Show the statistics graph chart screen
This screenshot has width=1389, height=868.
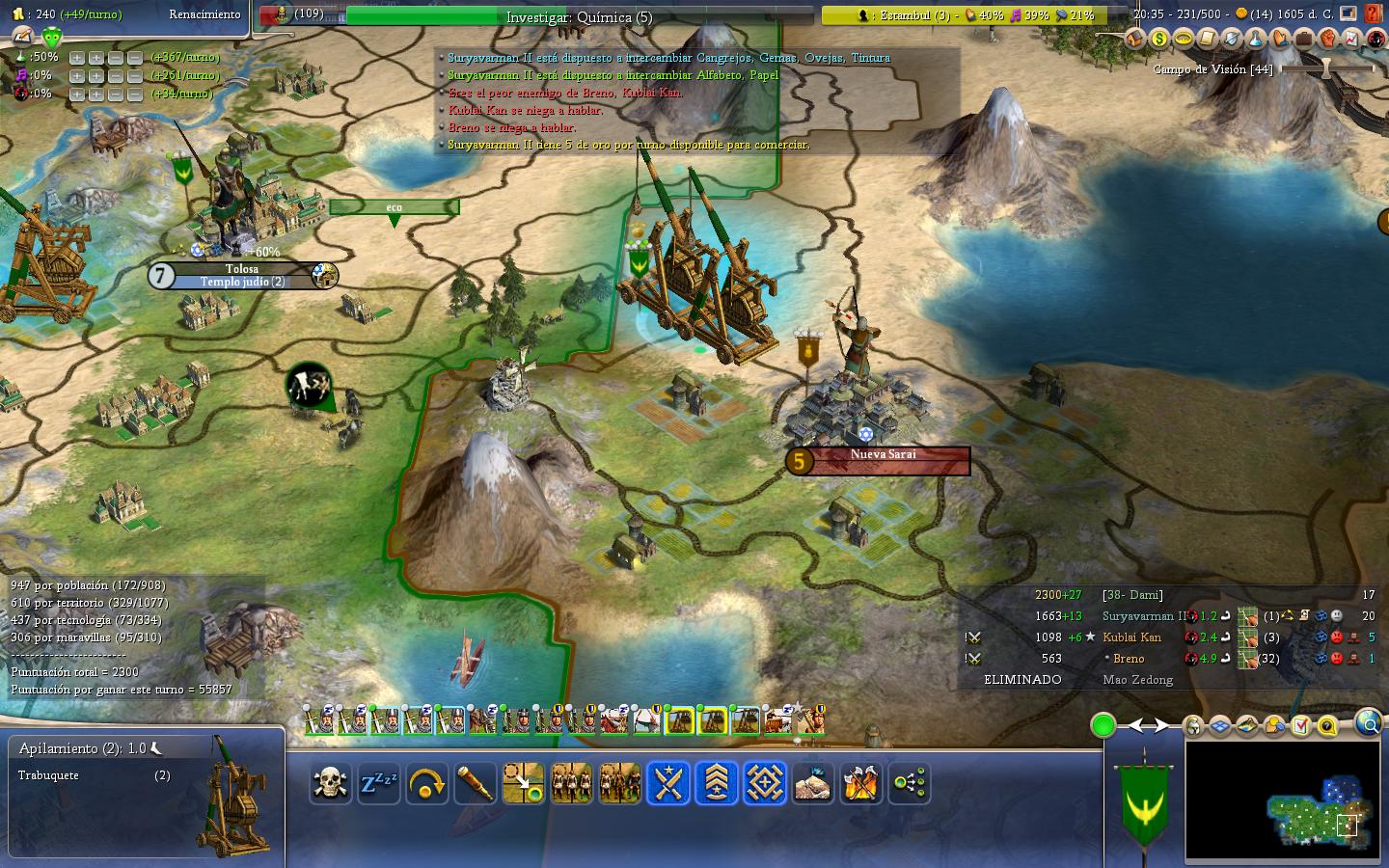click(1351, 40)
